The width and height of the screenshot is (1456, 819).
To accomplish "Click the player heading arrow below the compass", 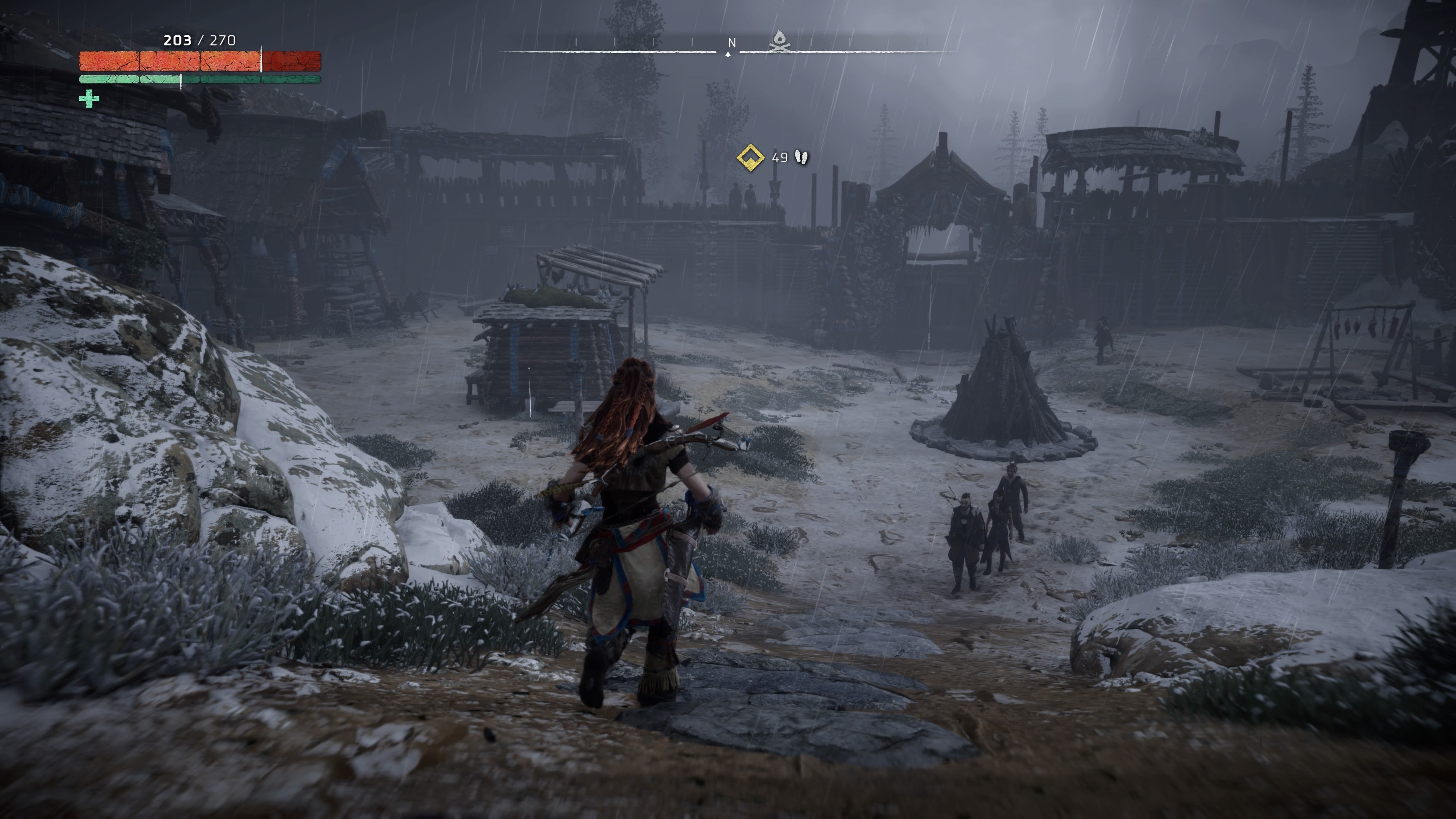I will pyautogui.click(x=728, y=55).
